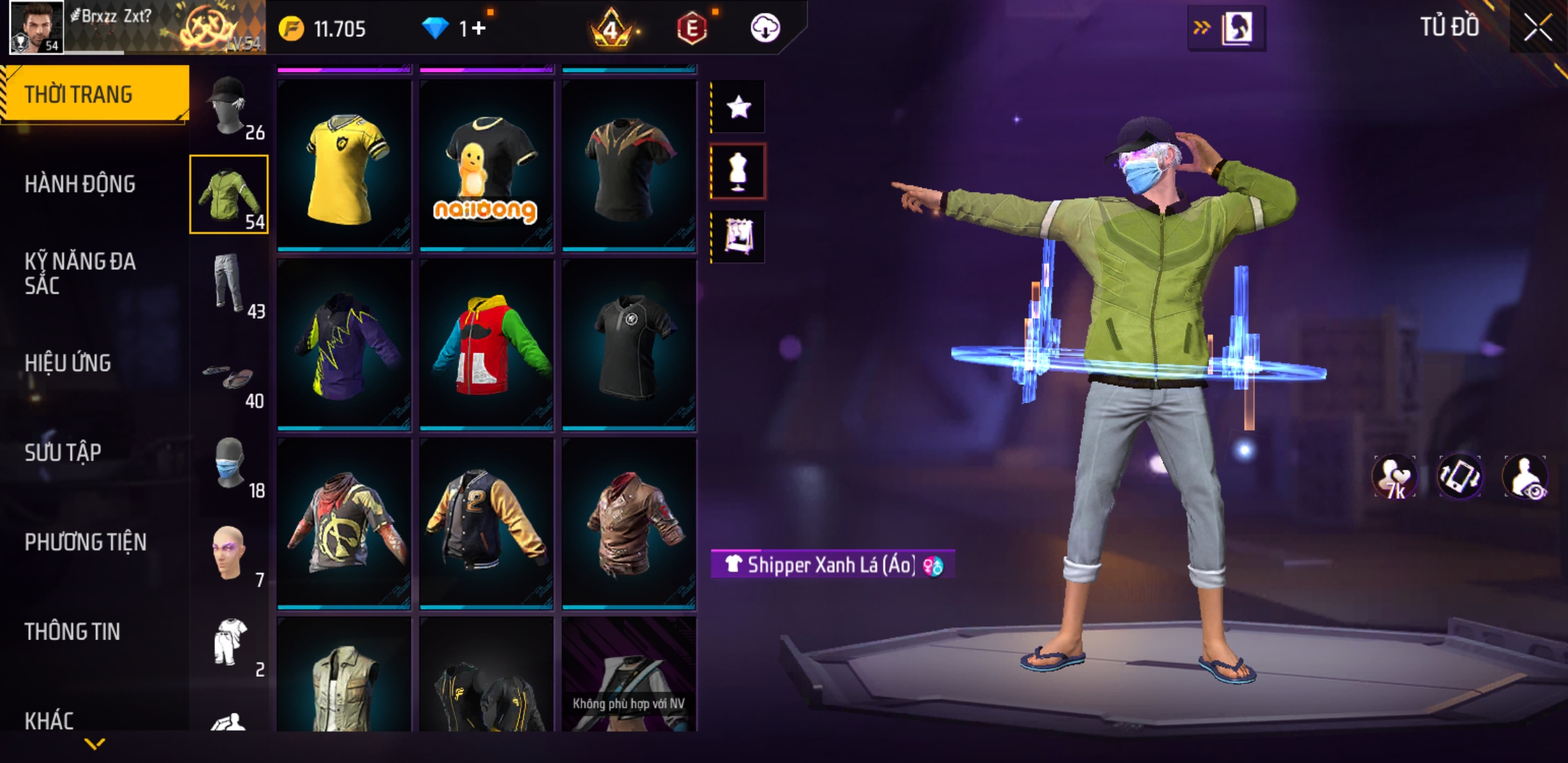Open the face mask category

pos(230,464)
